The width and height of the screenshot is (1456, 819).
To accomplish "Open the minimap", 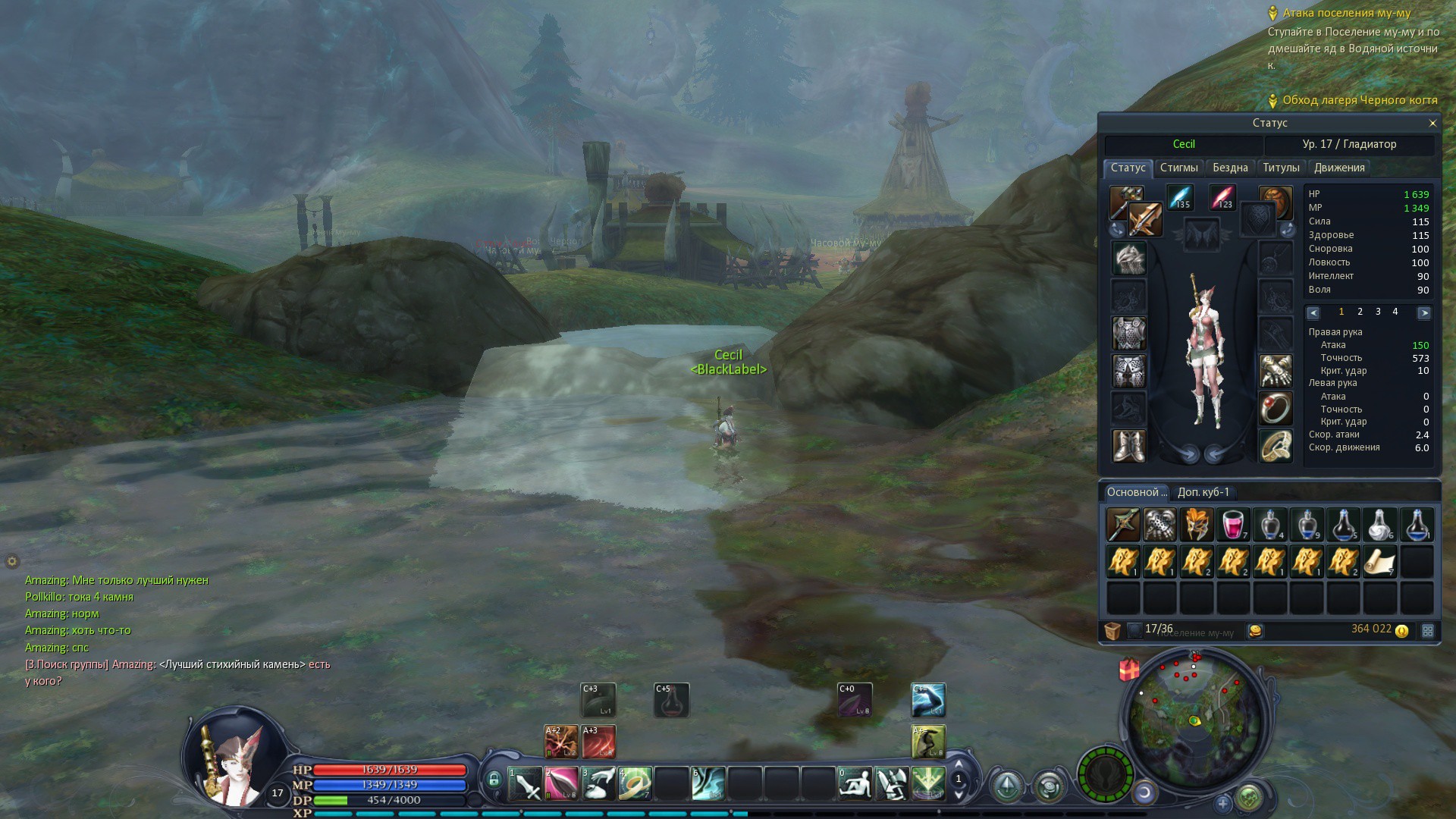I will click(x=1194, y=720).
